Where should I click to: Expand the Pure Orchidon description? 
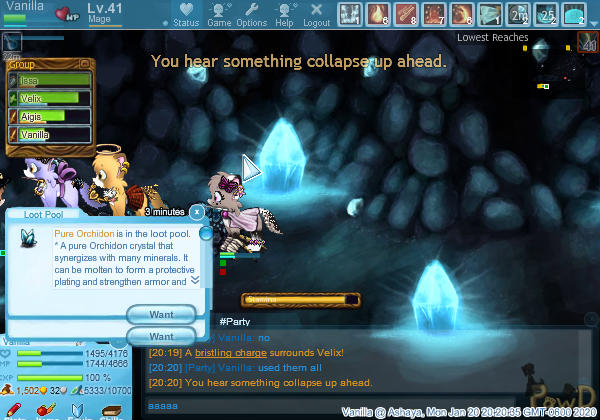195,280
